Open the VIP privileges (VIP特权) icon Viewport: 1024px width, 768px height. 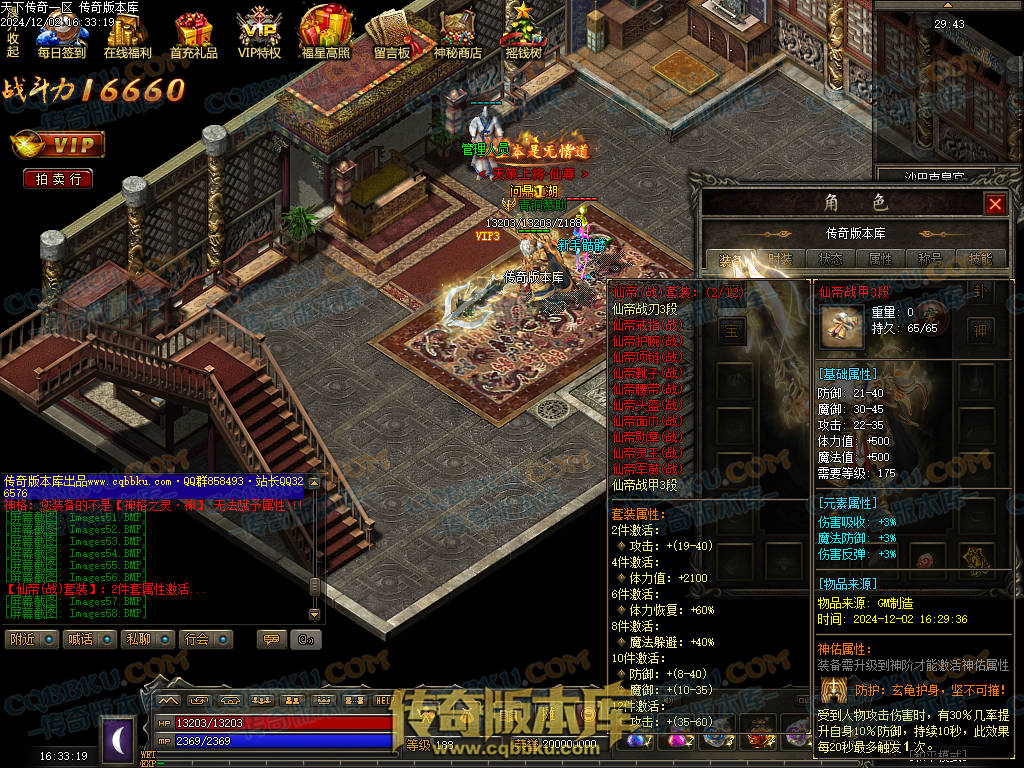[259, 36]
